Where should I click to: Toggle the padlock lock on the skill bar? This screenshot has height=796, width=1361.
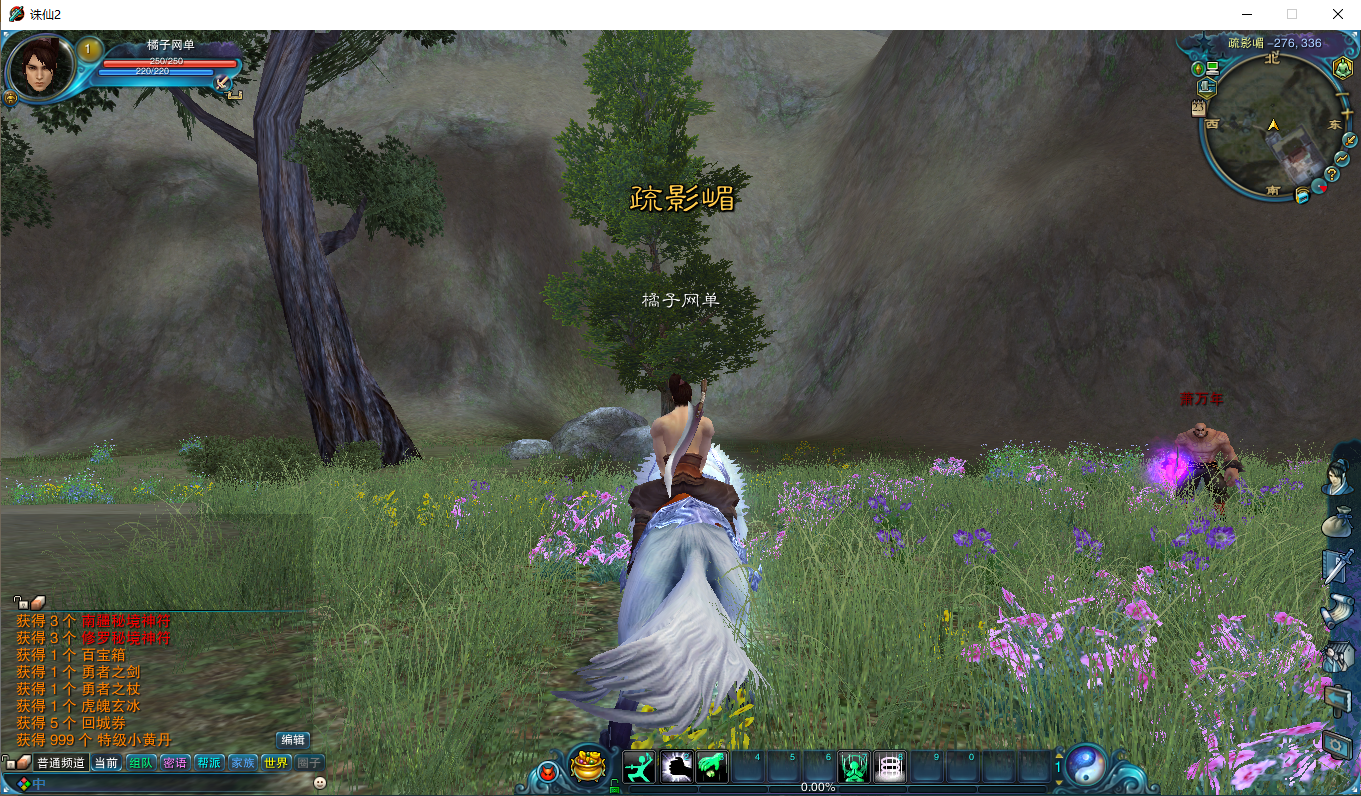[x=614, y=787]
